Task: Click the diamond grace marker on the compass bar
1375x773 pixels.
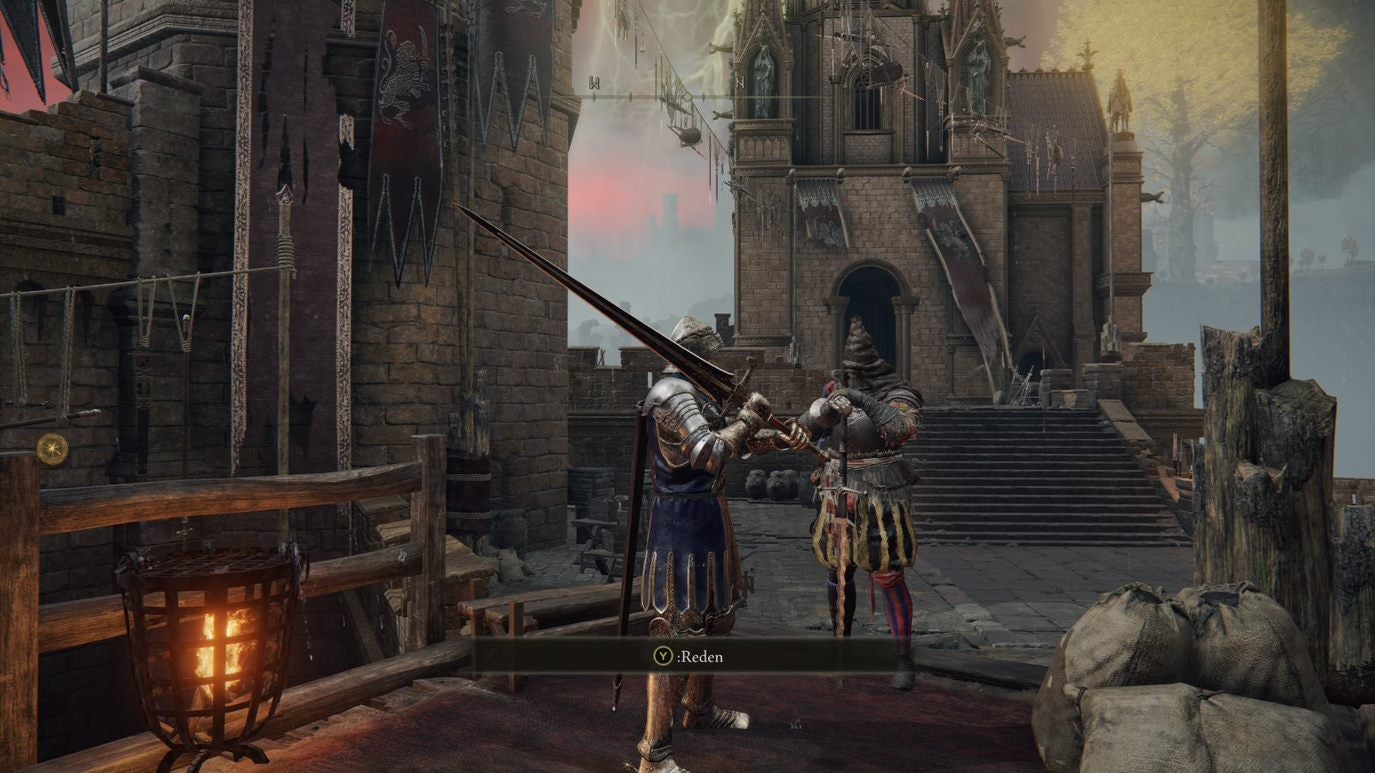Action: click(x=687, y=95)
